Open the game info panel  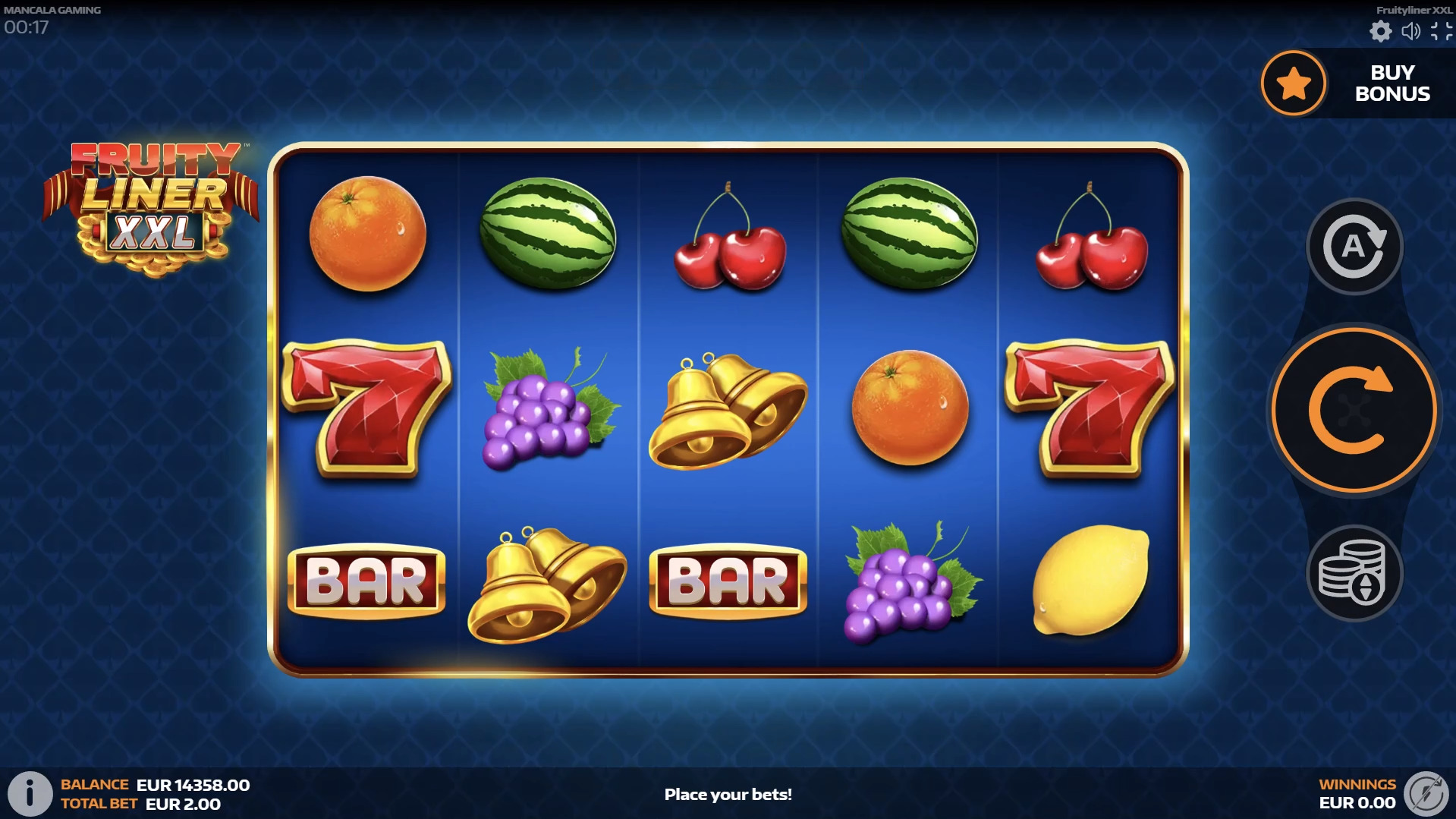coord(31,794)
